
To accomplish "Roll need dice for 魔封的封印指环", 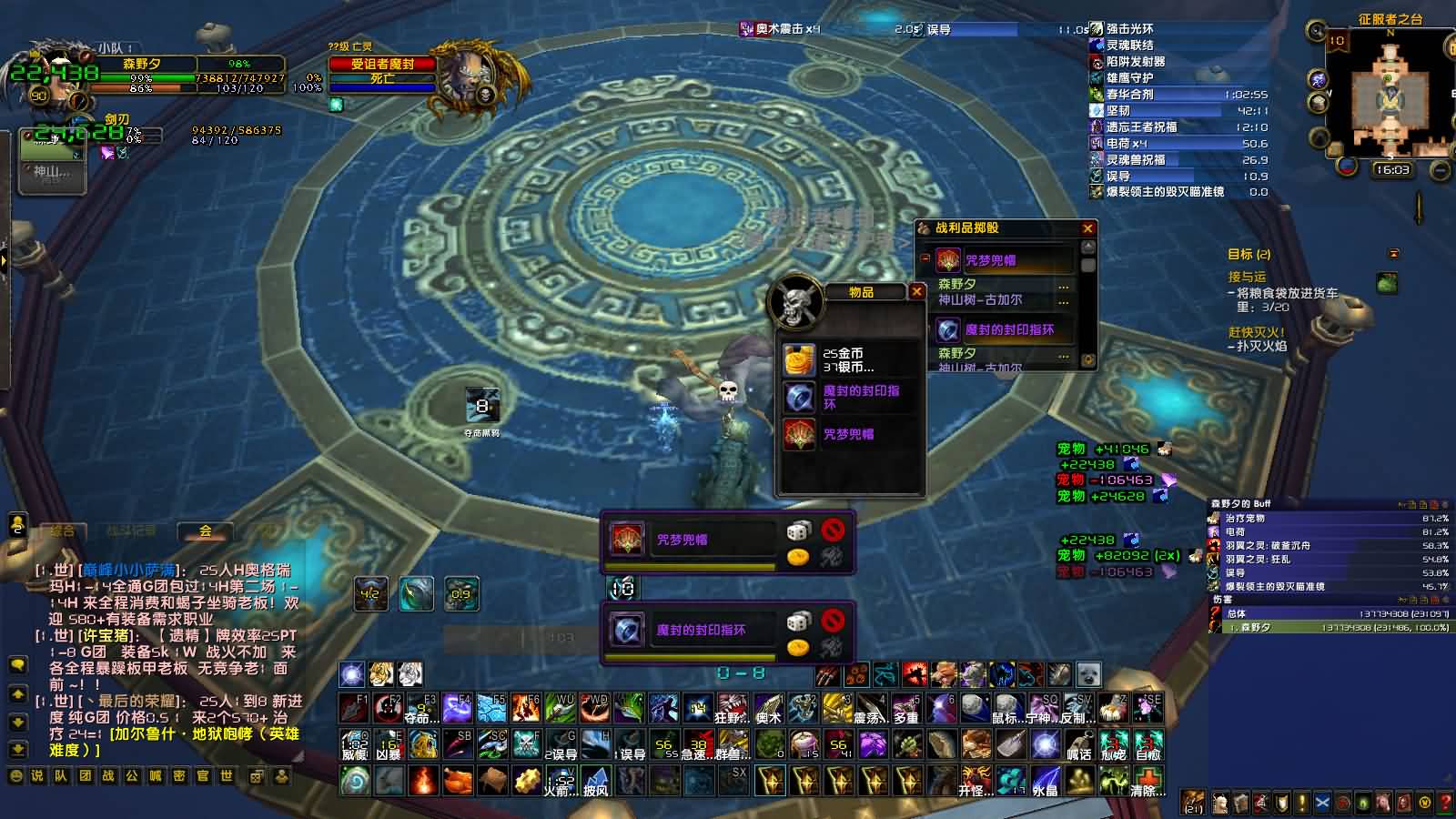I will 798,621.
